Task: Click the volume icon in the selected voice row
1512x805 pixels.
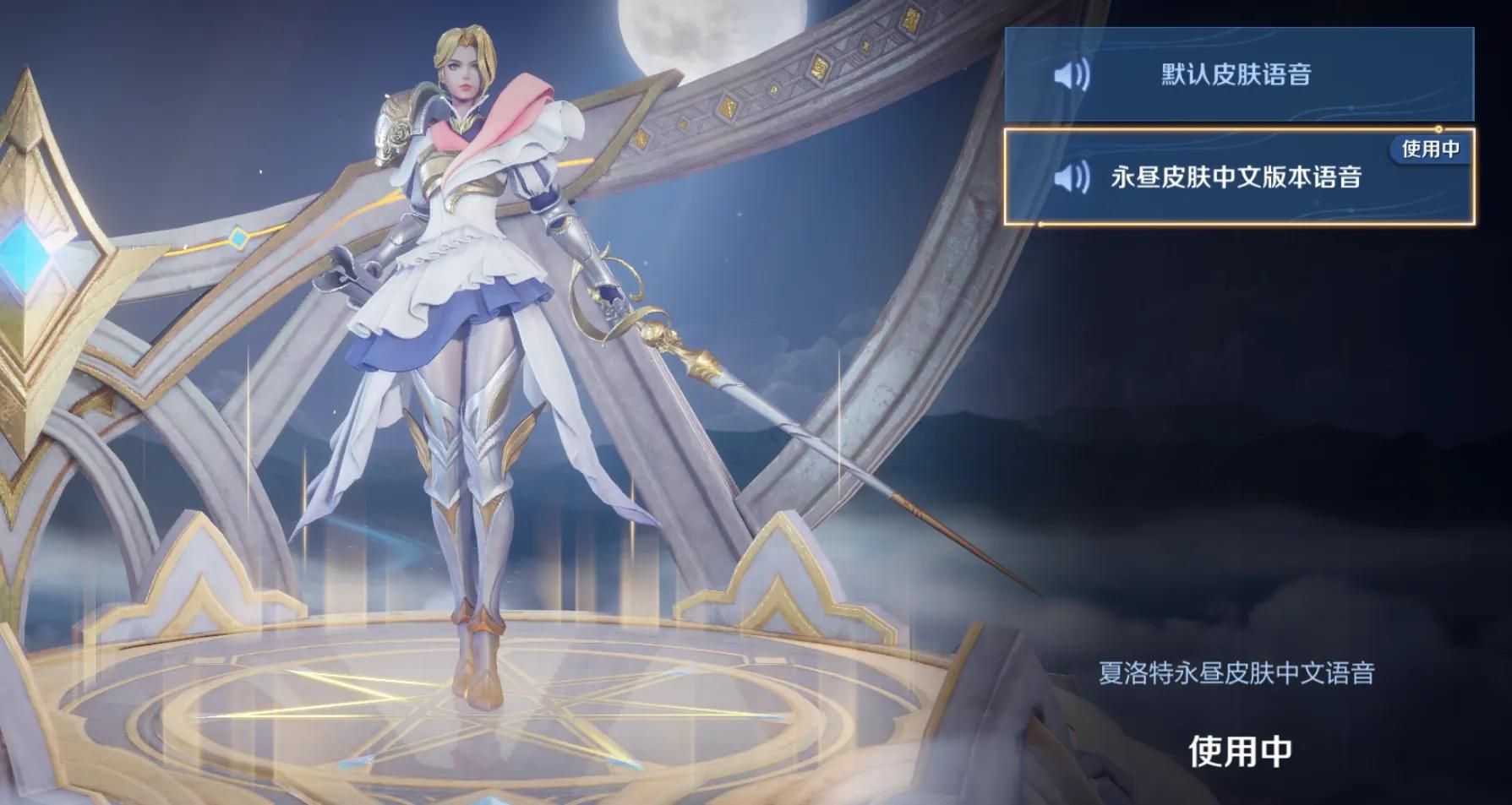Action: [x=1072, y=179]
